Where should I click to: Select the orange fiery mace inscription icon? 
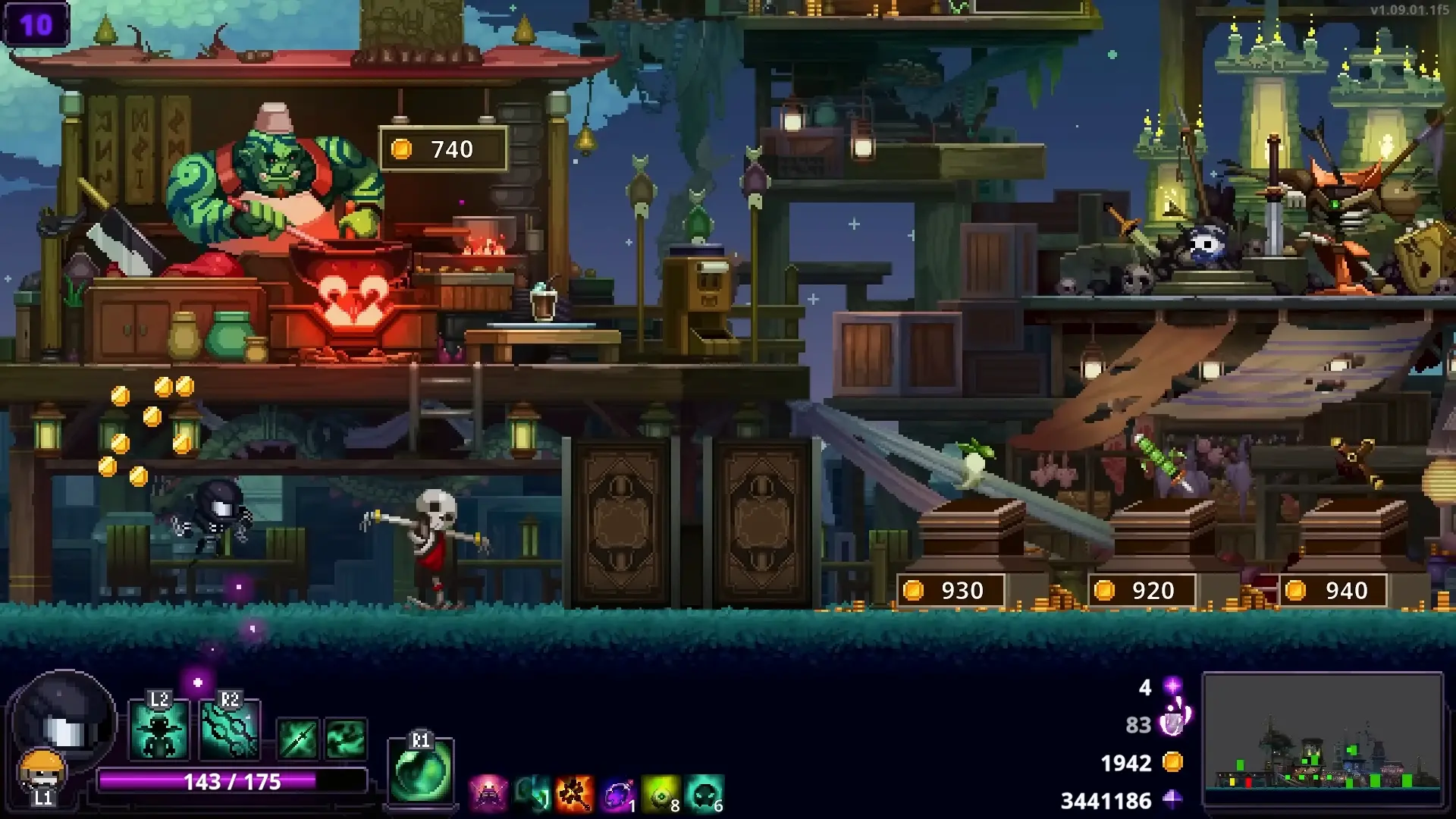click(x=574, y=795)
